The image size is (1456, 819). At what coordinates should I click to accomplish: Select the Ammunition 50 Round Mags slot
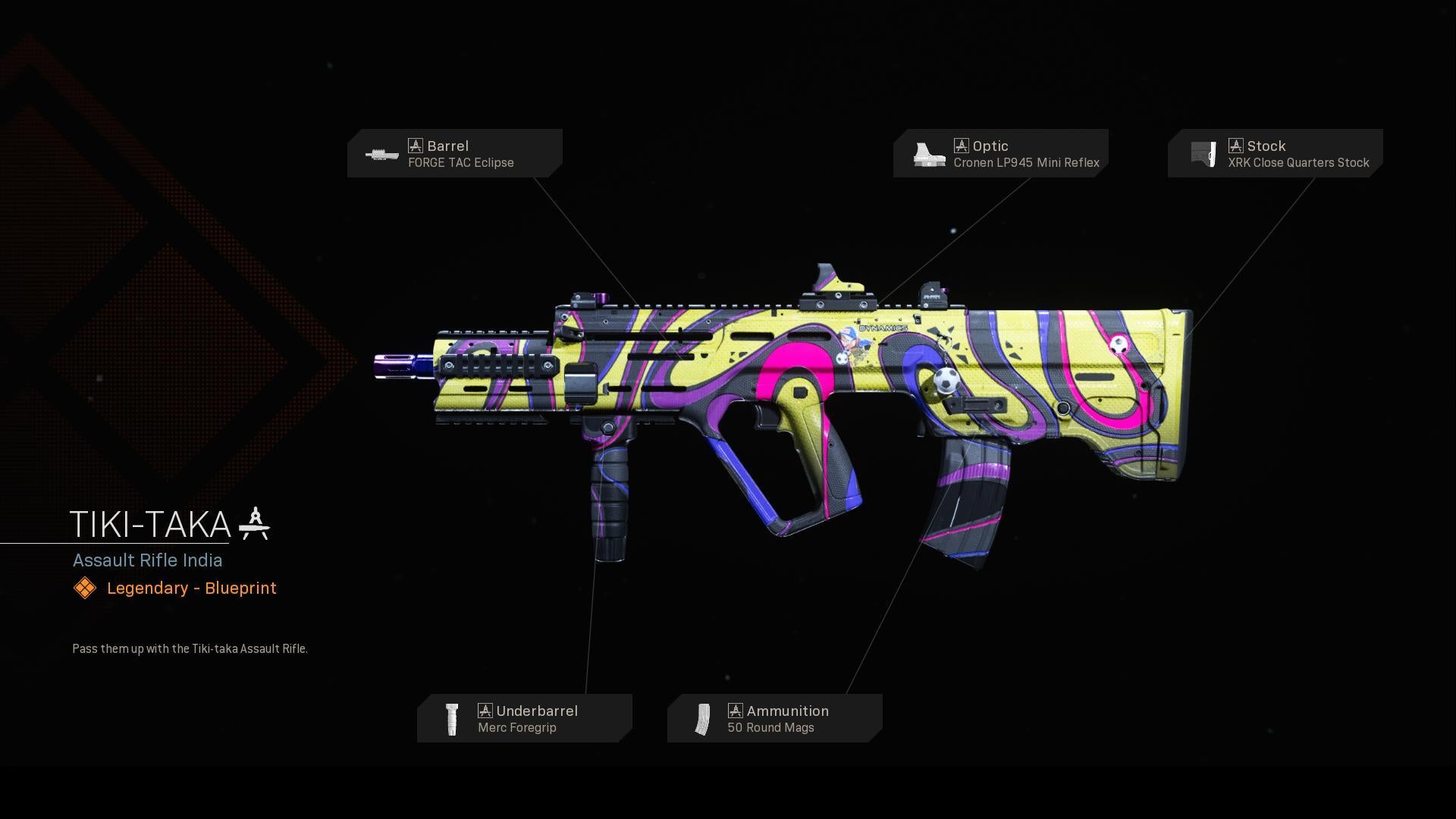pyautogui.click(x=774, y=718)
